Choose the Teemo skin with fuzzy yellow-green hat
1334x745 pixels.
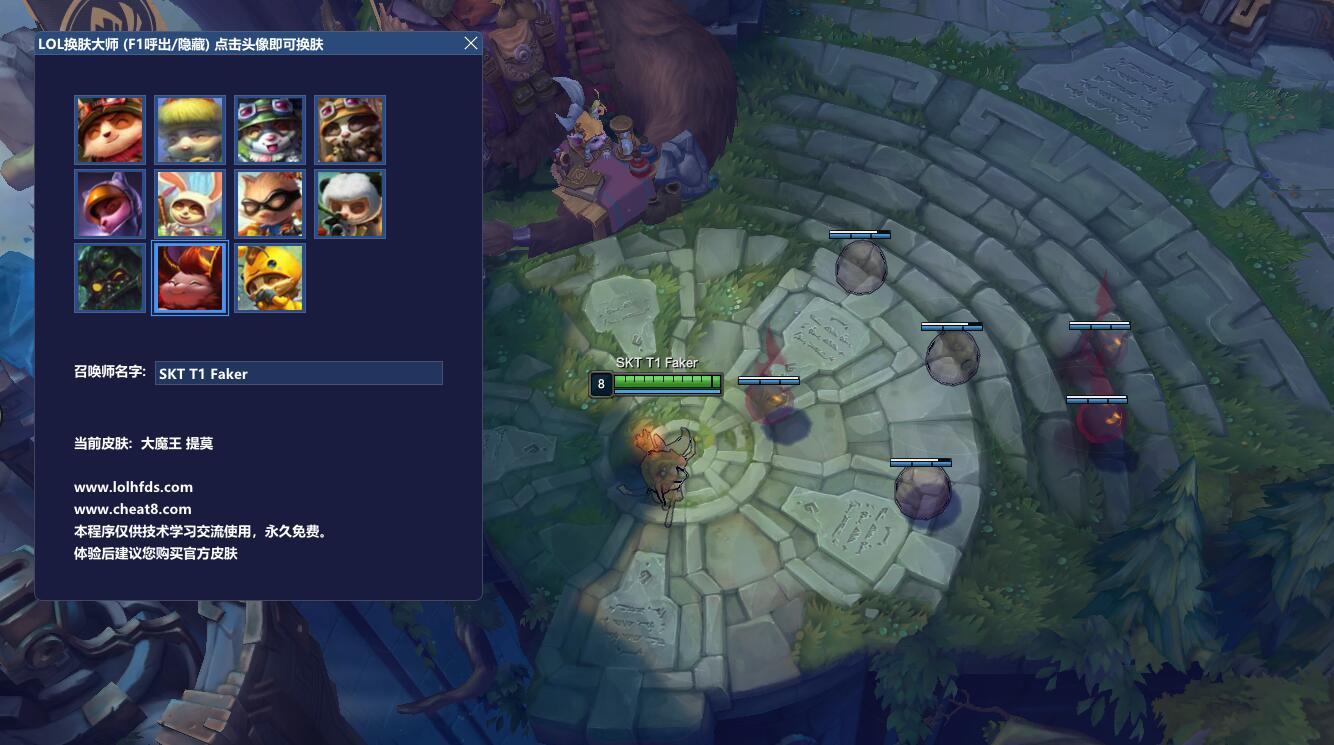point(190,130)
